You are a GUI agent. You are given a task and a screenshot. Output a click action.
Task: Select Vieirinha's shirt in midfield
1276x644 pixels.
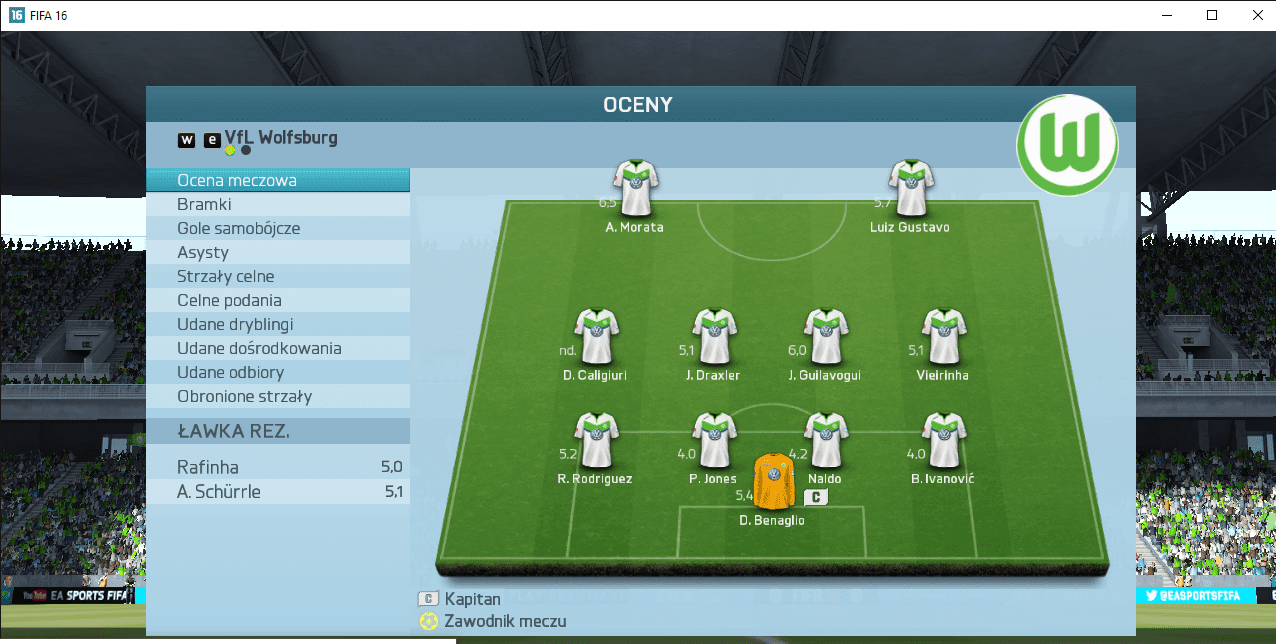[942, 337]
